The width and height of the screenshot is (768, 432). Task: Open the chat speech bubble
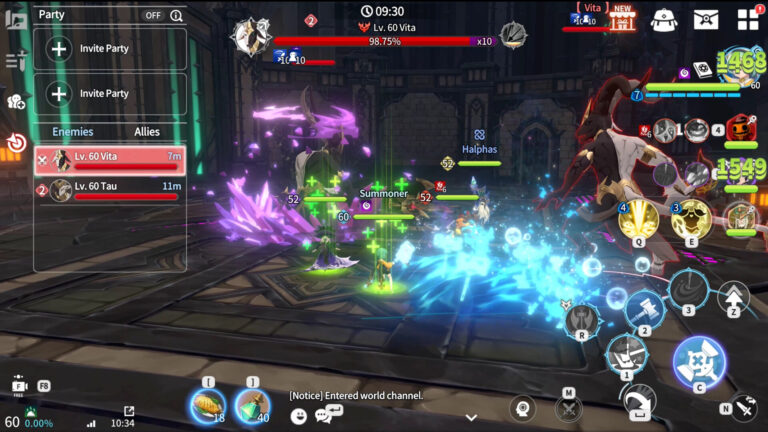tap(323, 414)
